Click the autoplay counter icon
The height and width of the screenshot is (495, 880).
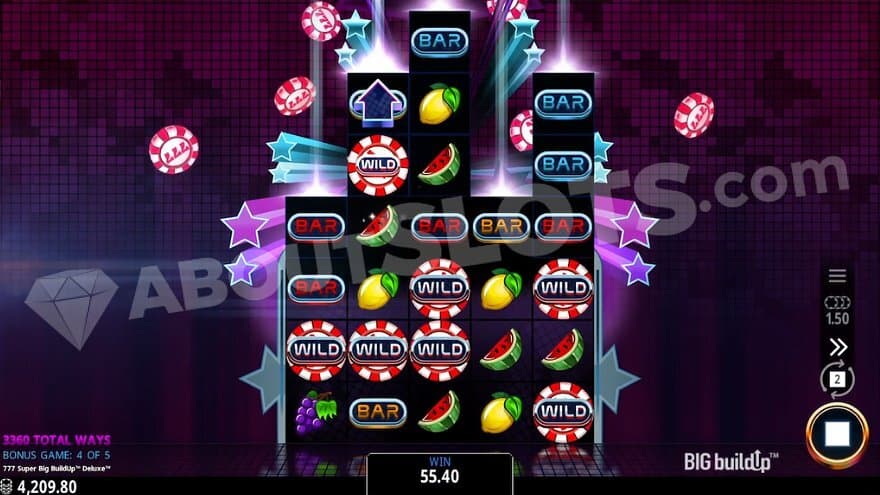tap(837, 380)
